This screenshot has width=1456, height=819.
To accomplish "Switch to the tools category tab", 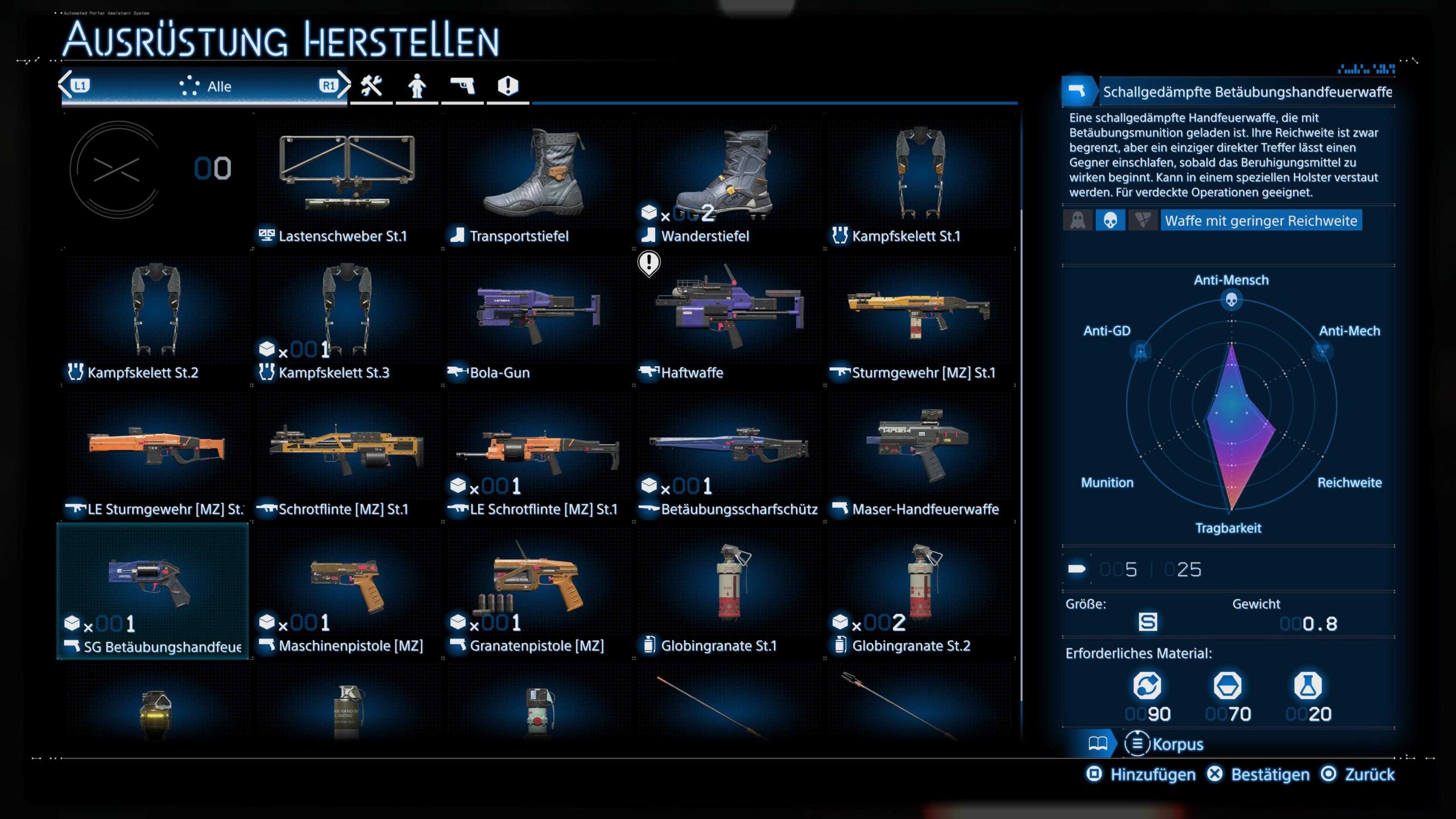I will coord(371,86).
